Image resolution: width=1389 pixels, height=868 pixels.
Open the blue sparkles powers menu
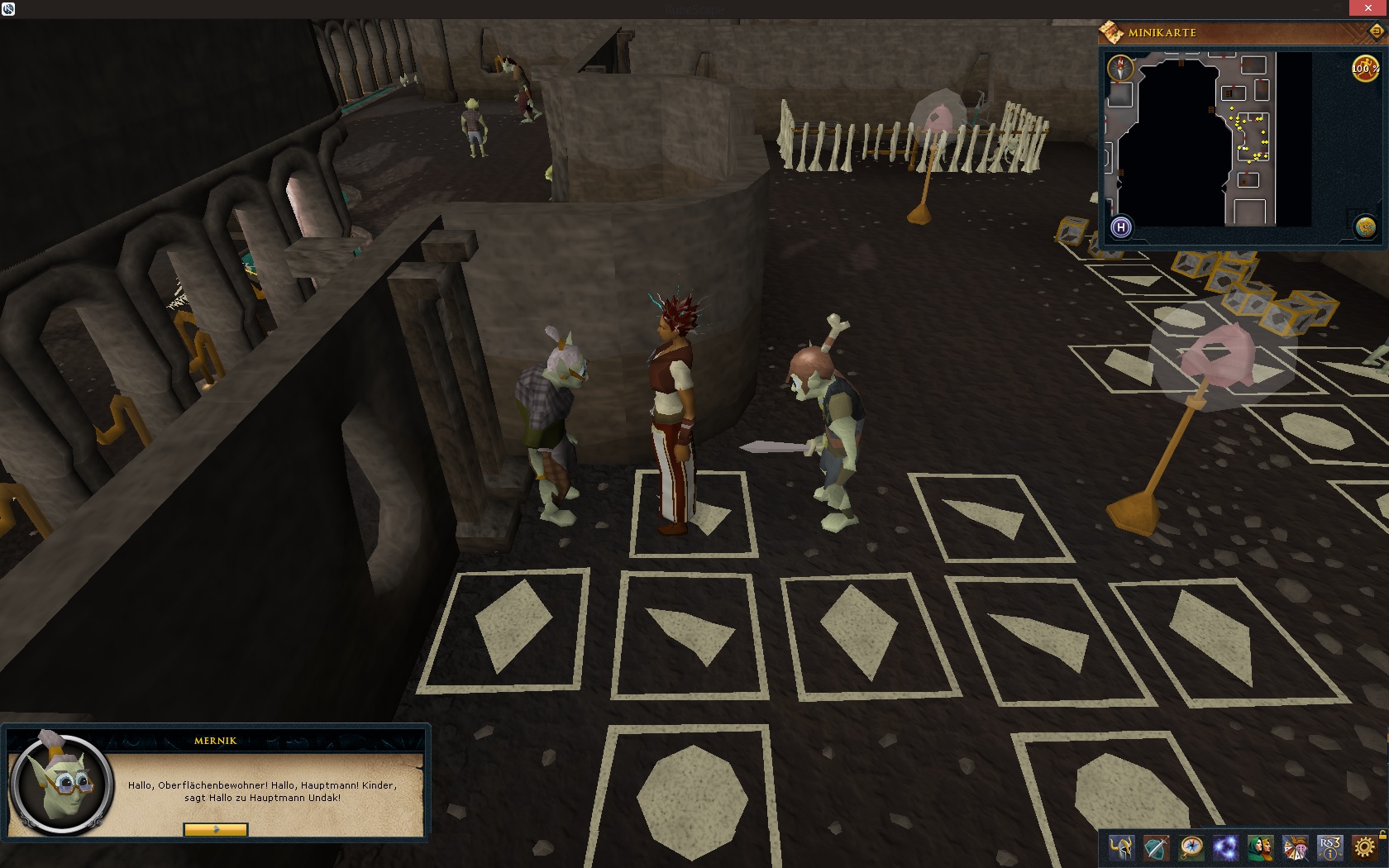[1225, 848]
